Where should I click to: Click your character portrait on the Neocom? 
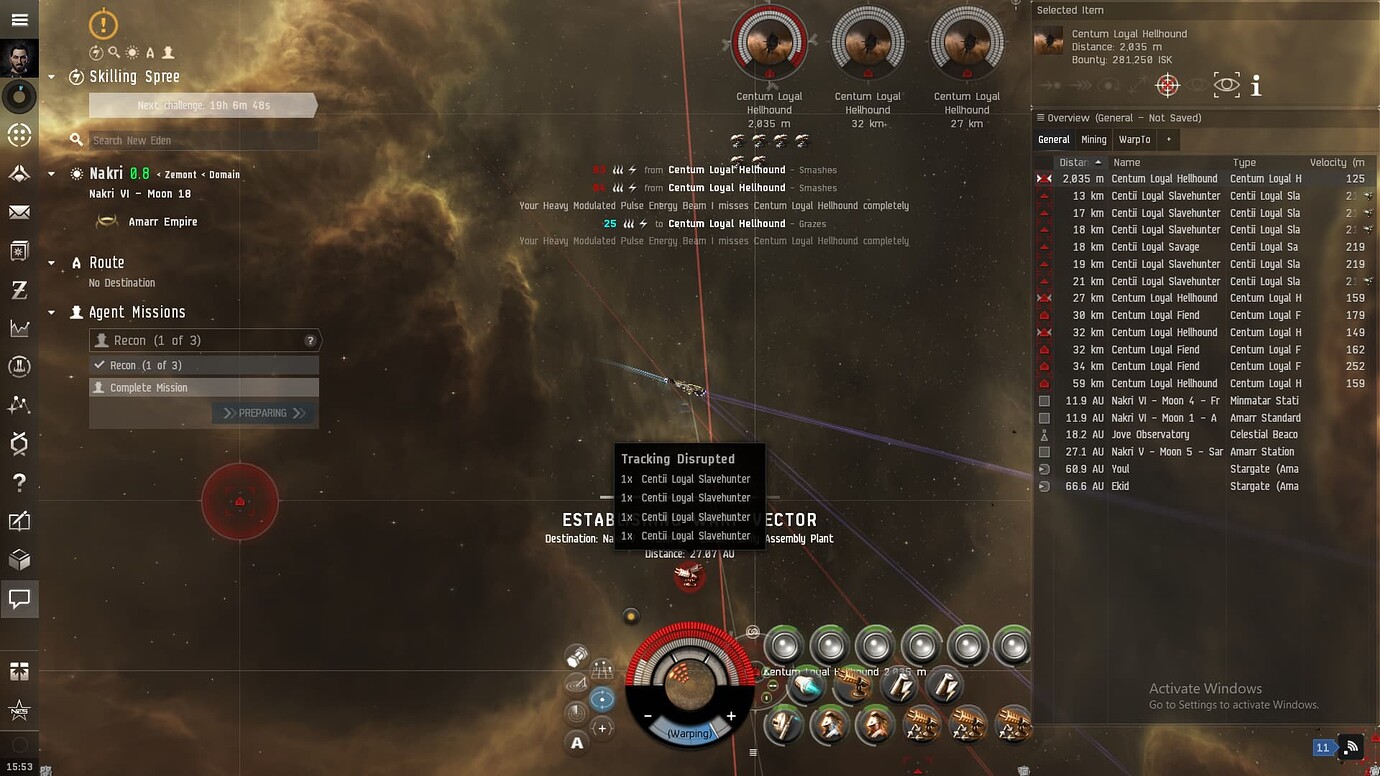tap(20, 57)
